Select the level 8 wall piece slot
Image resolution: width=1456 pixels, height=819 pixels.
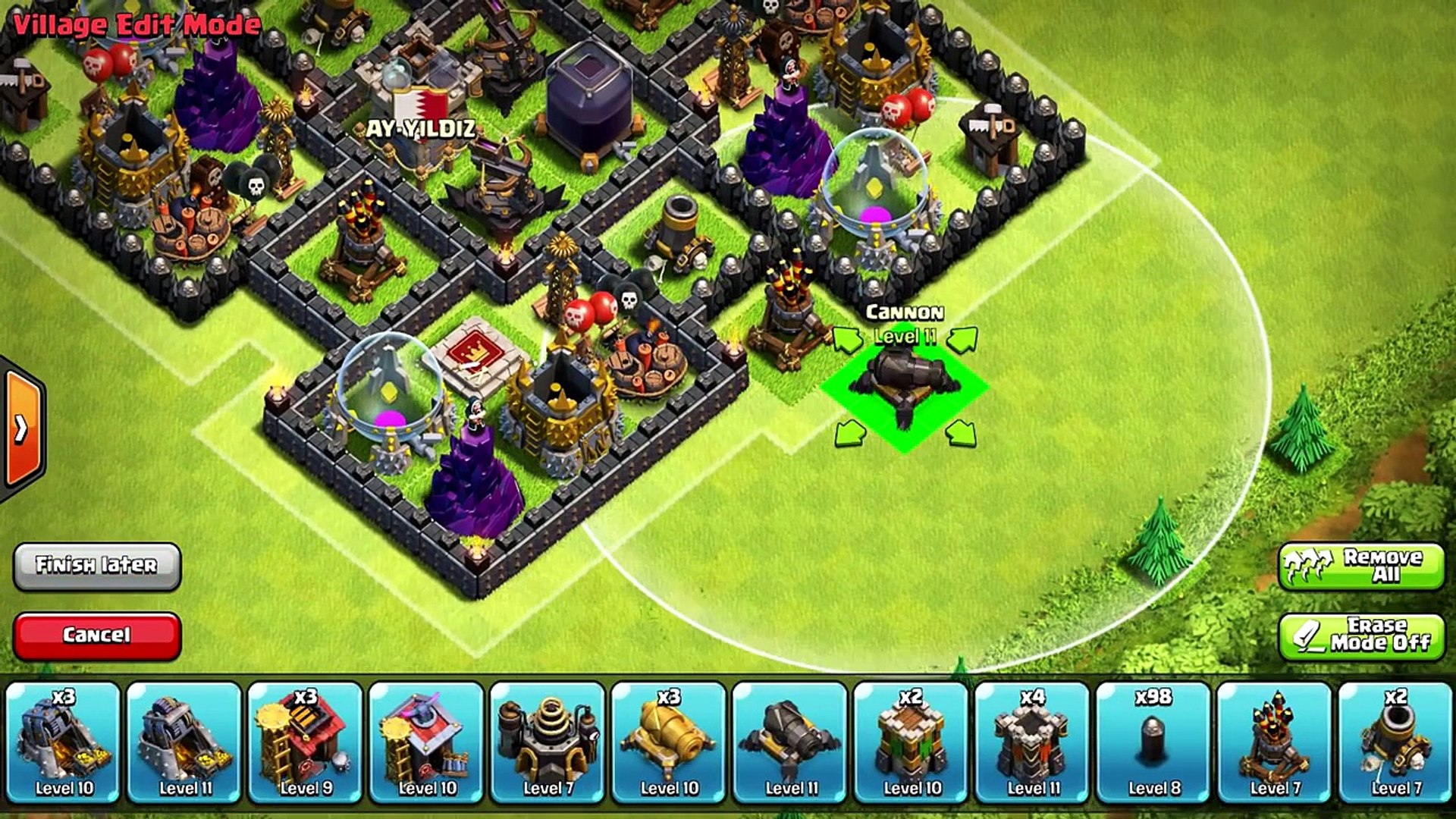point(1153,742)
